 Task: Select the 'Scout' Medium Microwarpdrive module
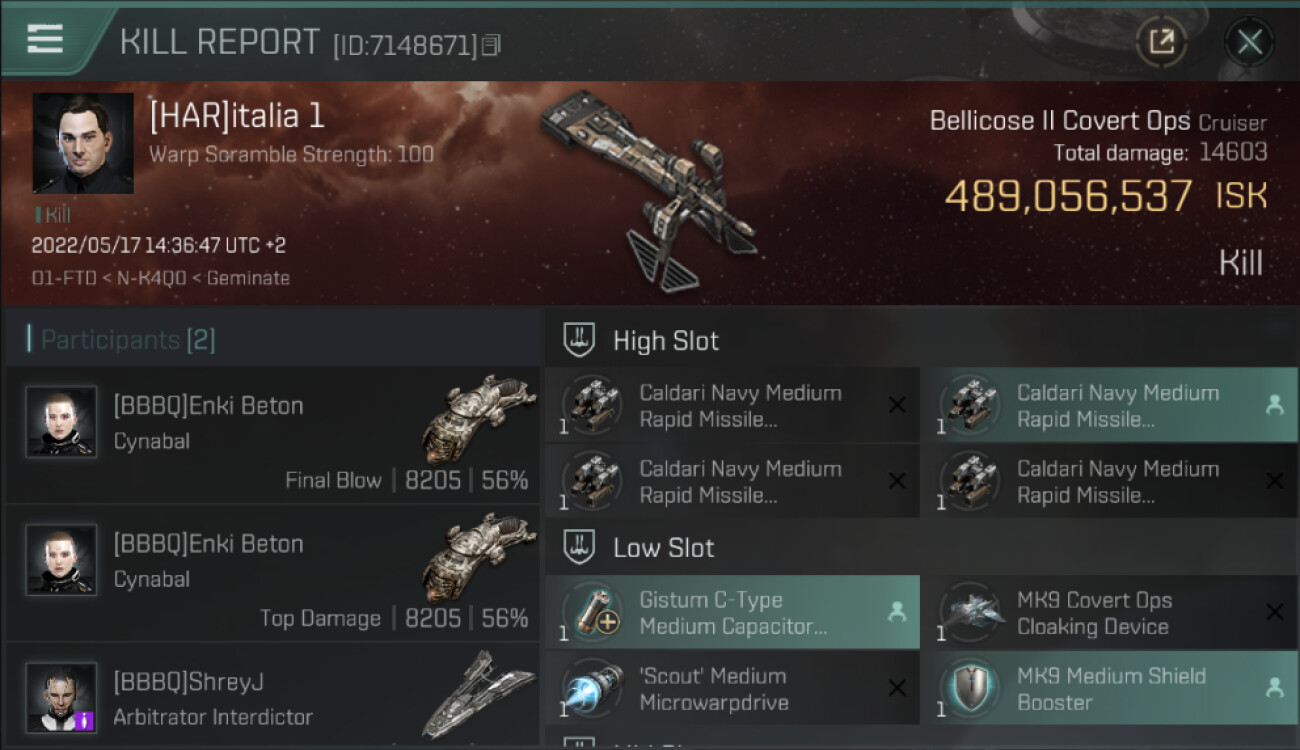tap(732, 689)
